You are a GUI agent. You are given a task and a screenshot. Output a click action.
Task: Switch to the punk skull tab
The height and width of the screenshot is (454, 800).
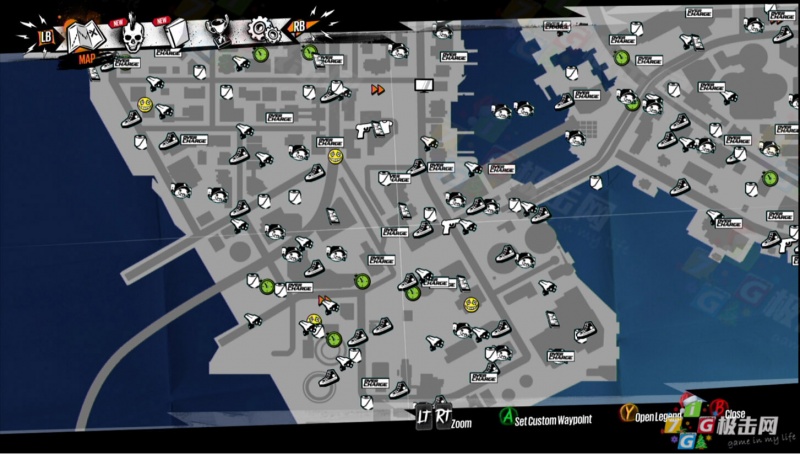133,36
